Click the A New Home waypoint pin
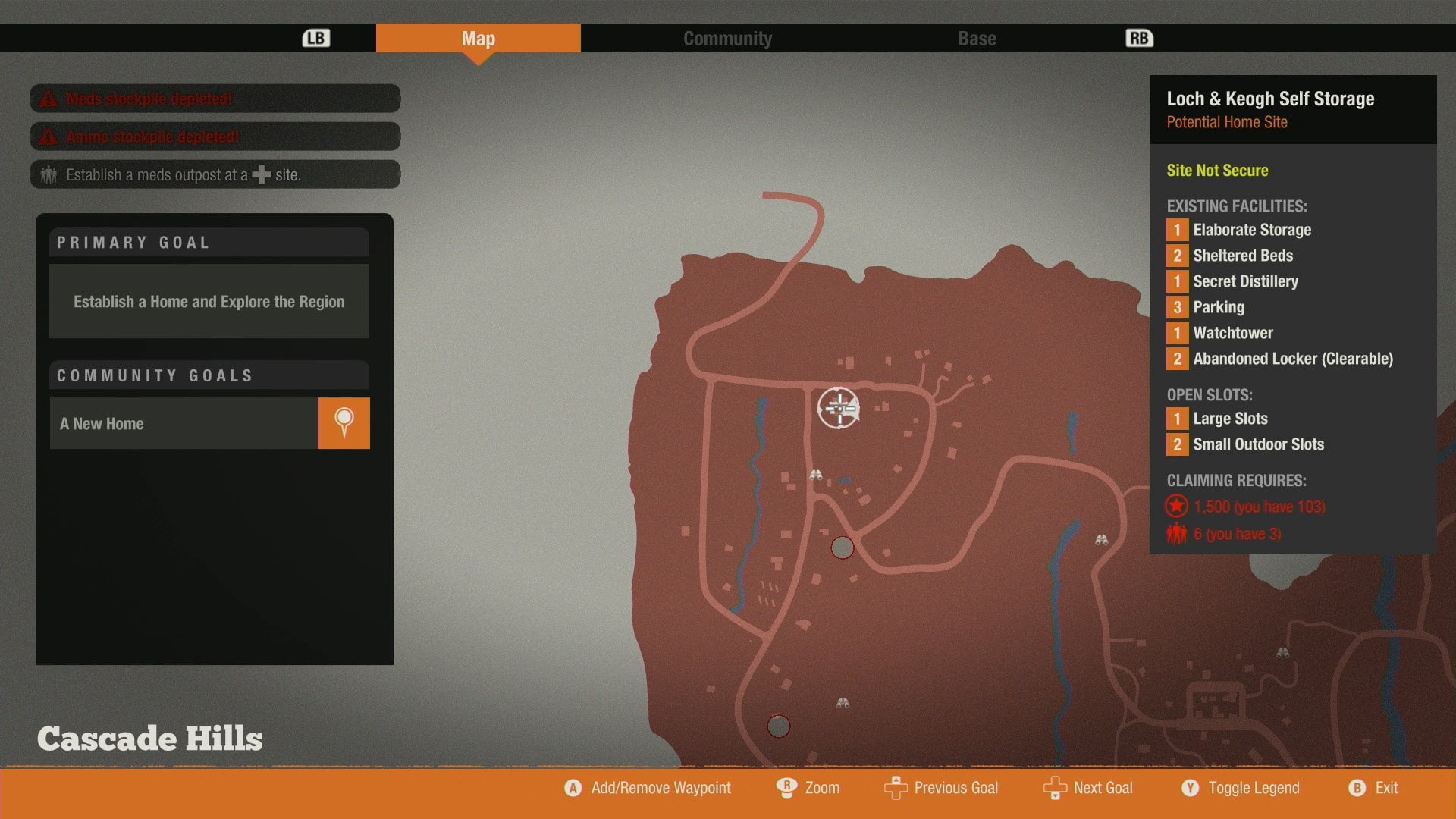1456x819 pixels. (x=344, y=423)
